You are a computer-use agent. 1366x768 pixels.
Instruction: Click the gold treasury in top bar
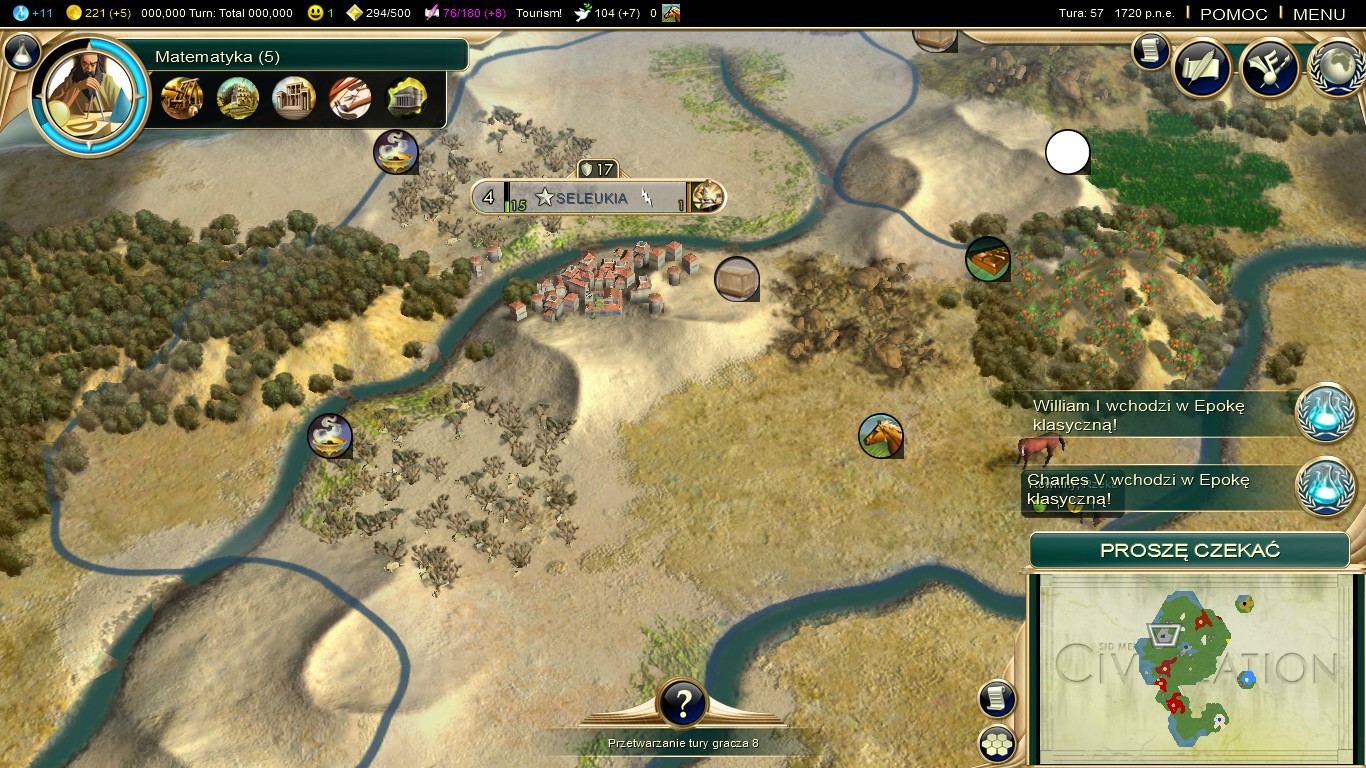[x=98, y=13]
